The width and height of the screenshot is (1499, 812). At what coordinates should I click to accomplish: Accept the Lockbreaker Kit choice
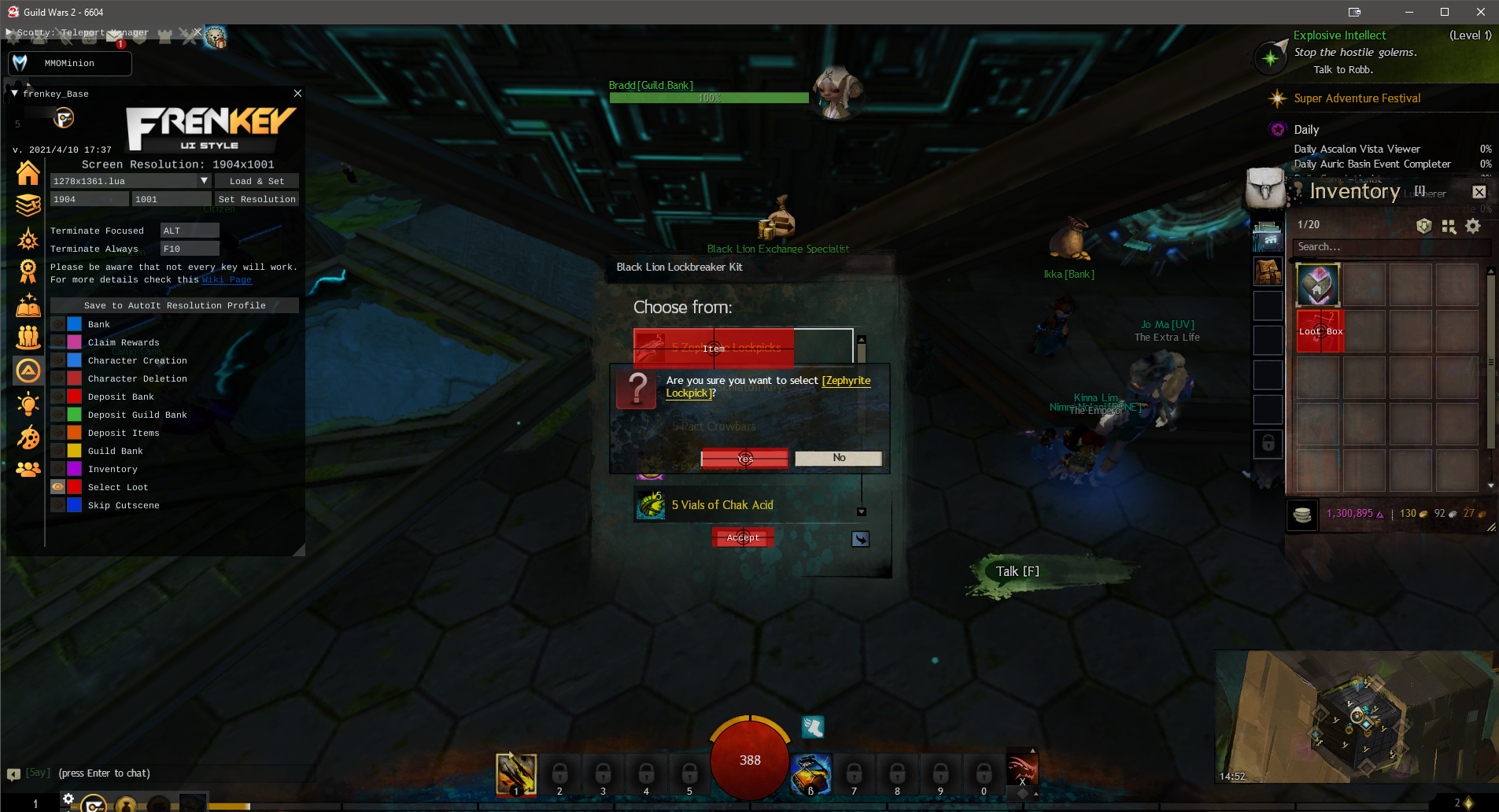pos(743,537)
